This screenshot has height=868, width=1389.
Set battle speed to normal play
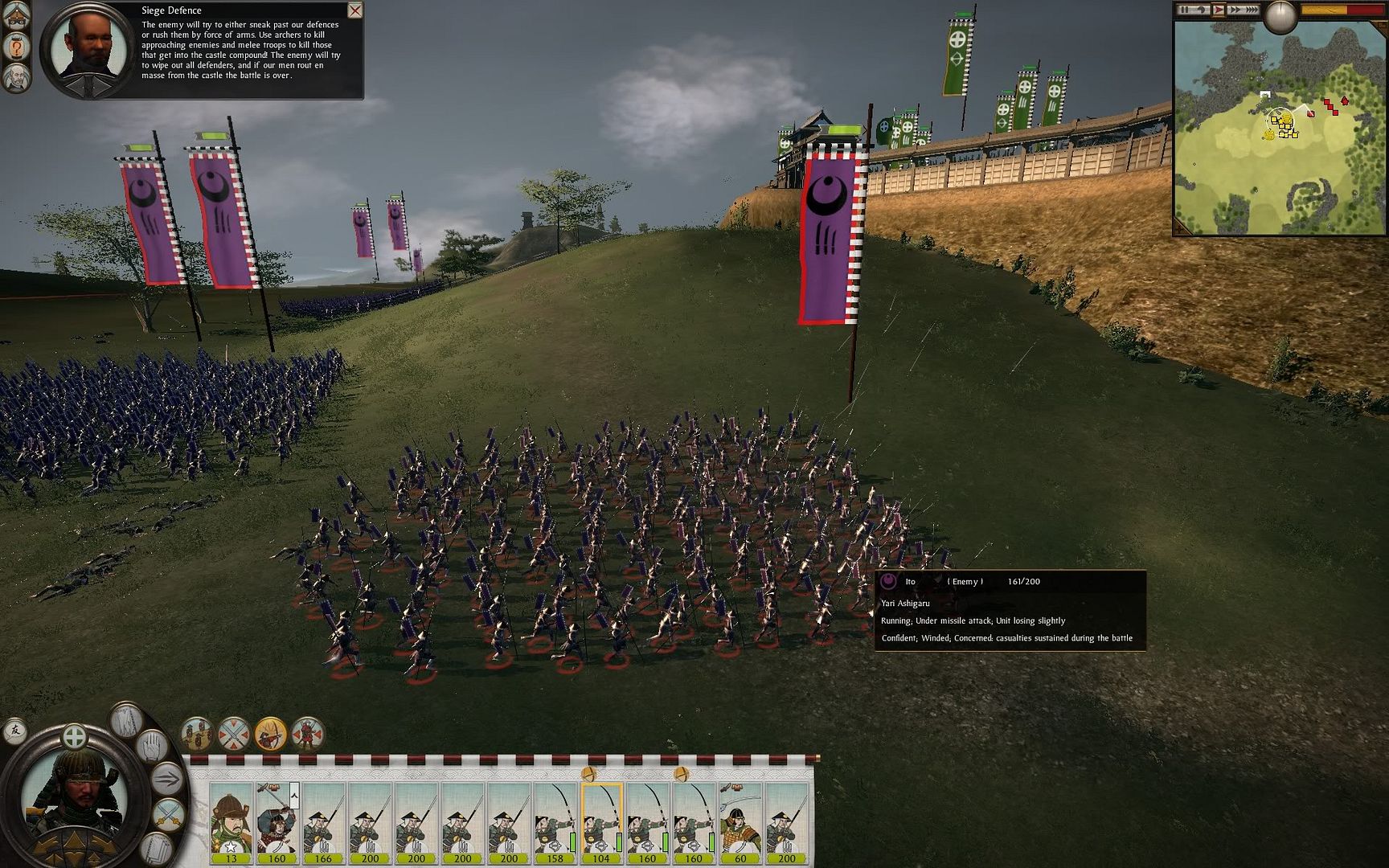(x=1219, y=10)
